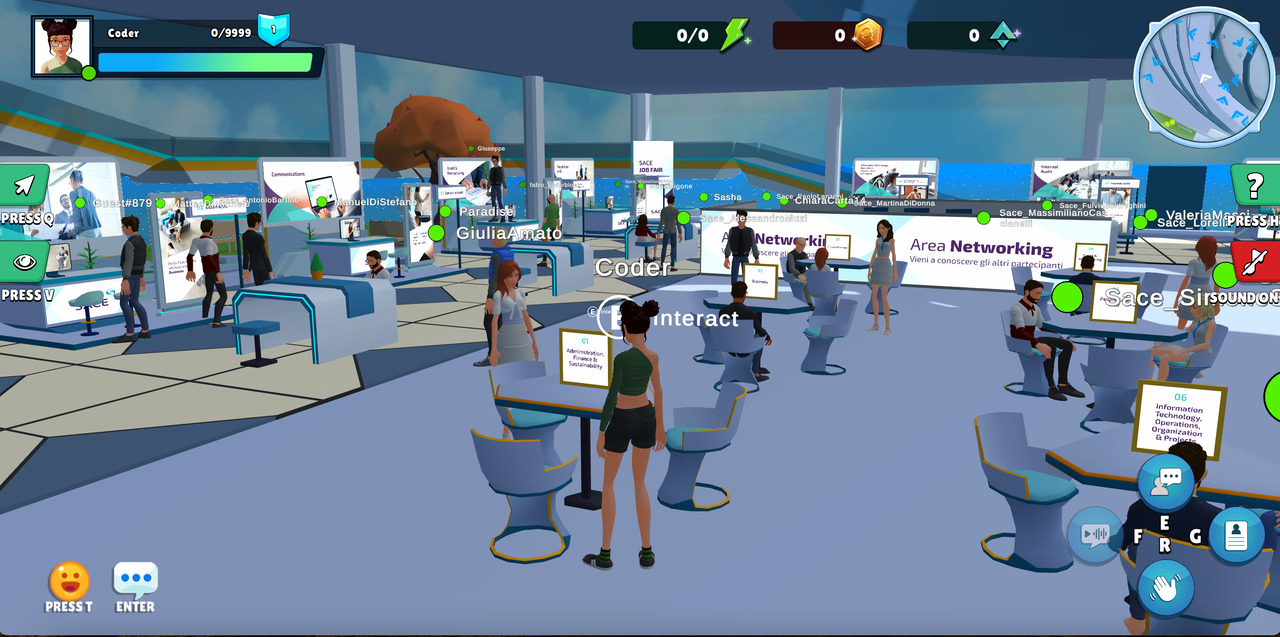Start a chat with the nearby person

click(x=1166, y=482)
